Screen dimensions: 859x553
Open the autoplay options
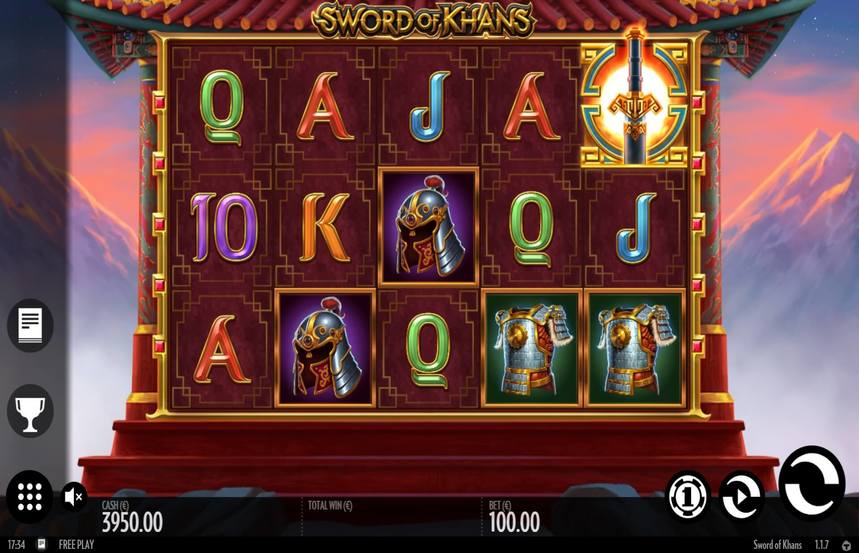pyautogui.click(x=741, y=496)
